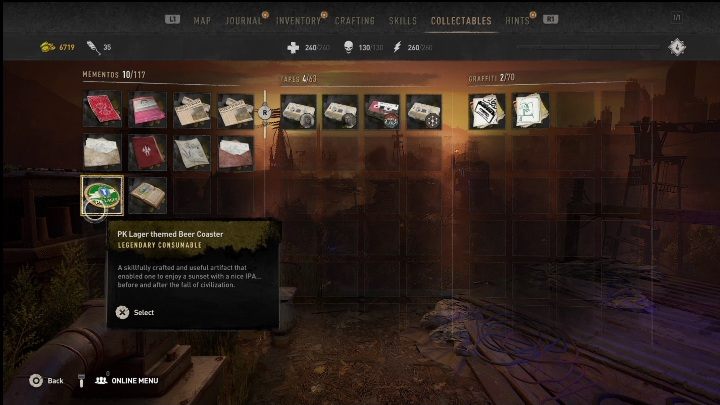
Task: Switch to the Journal tab
Action: click(243, 20)
